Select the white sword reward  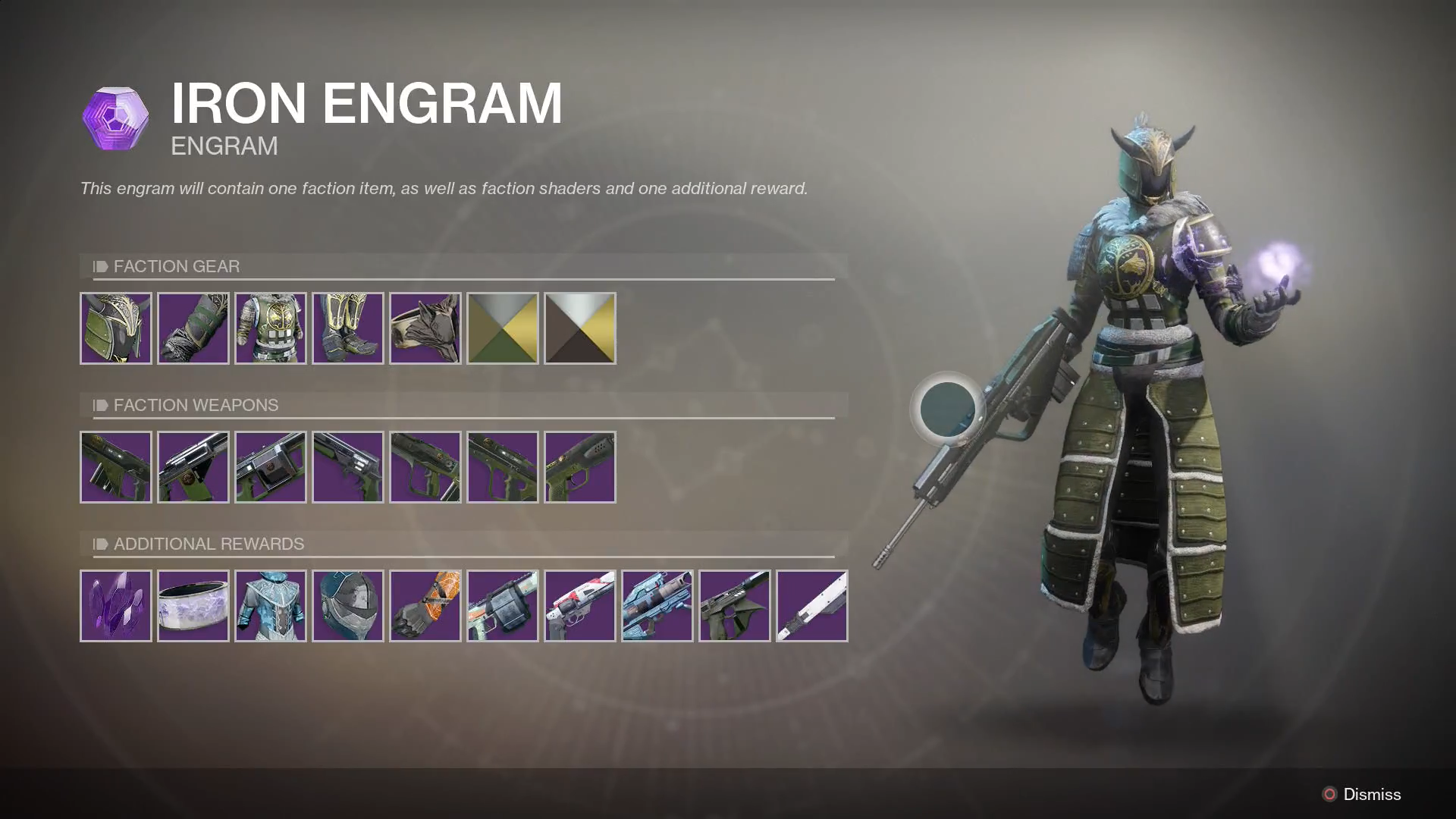(812, 606)
